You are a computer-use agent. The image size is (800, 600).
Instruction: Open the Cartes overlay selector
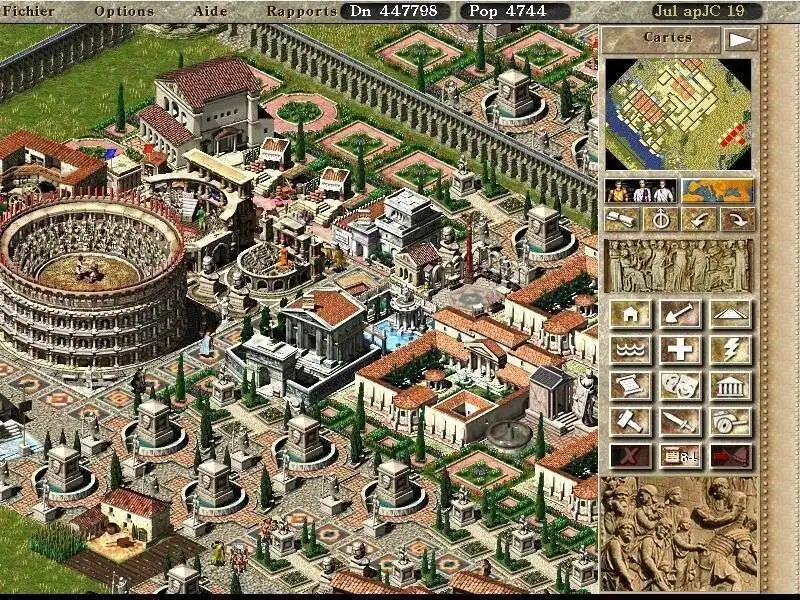coord(660,39)
